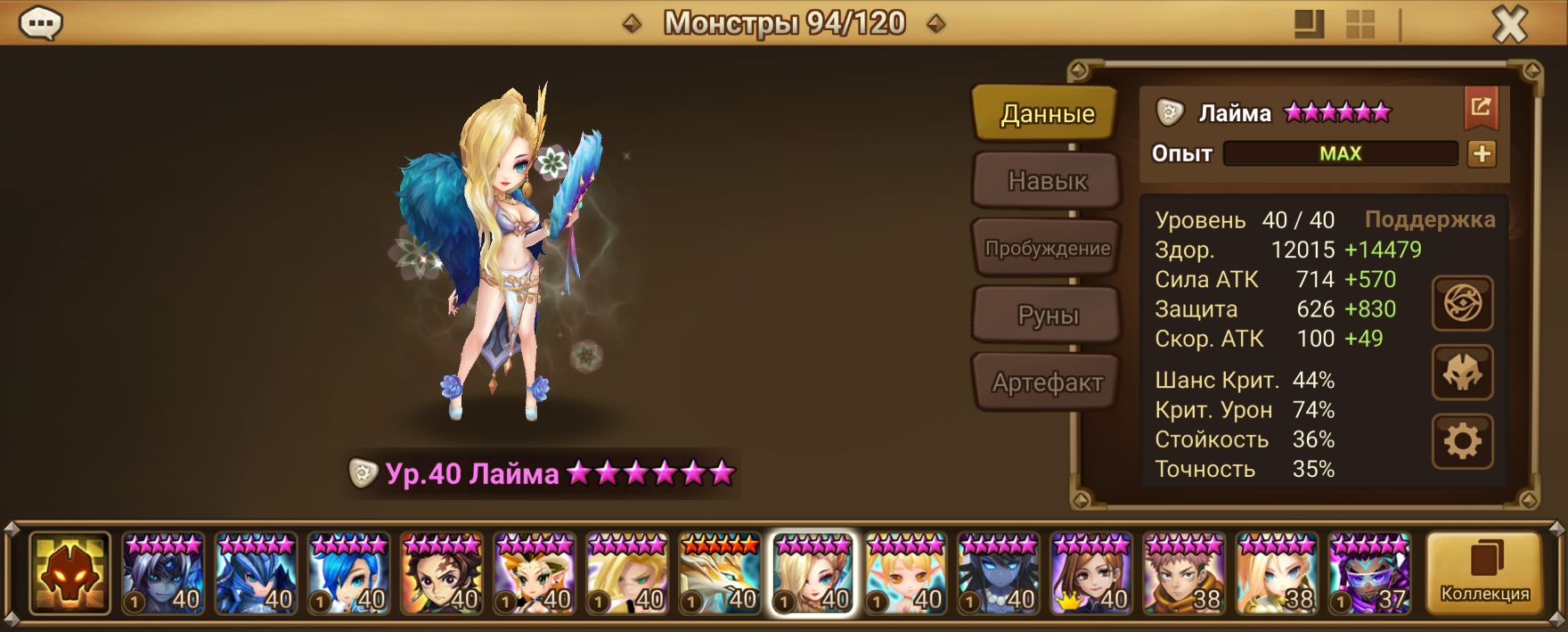Open the chat speech bubble
The image size is (1568, 632).
click(x=40, y=23)
